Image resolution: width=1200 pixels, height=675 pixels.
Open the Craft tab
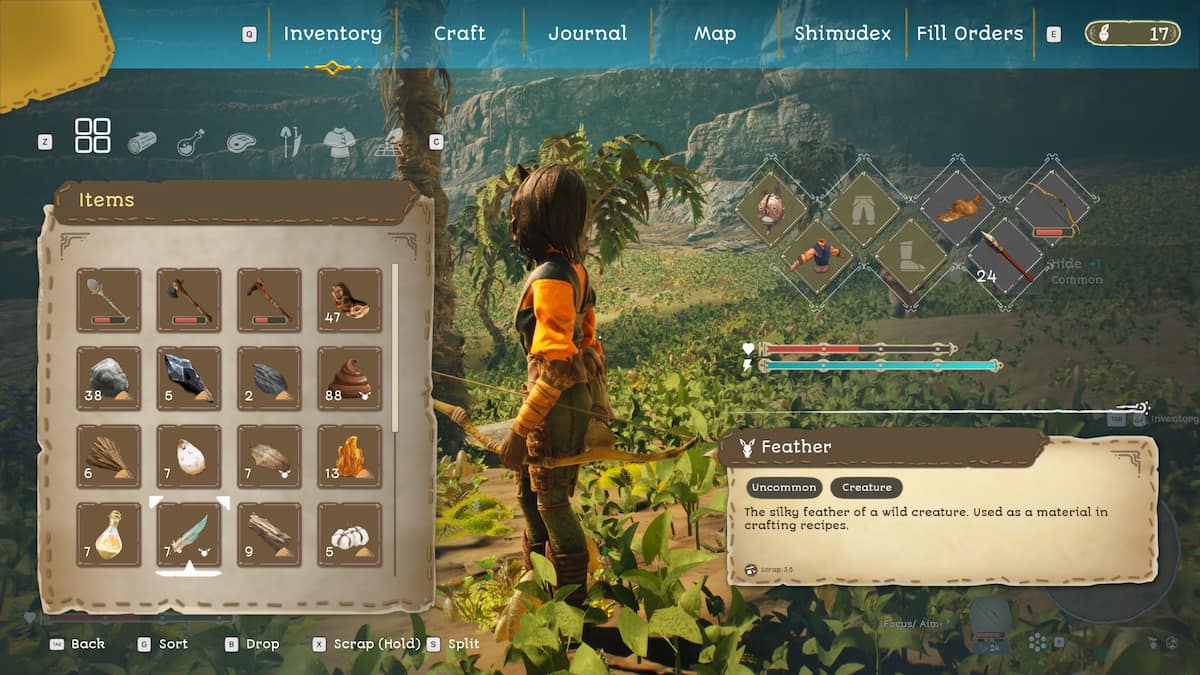coord(459,33)
